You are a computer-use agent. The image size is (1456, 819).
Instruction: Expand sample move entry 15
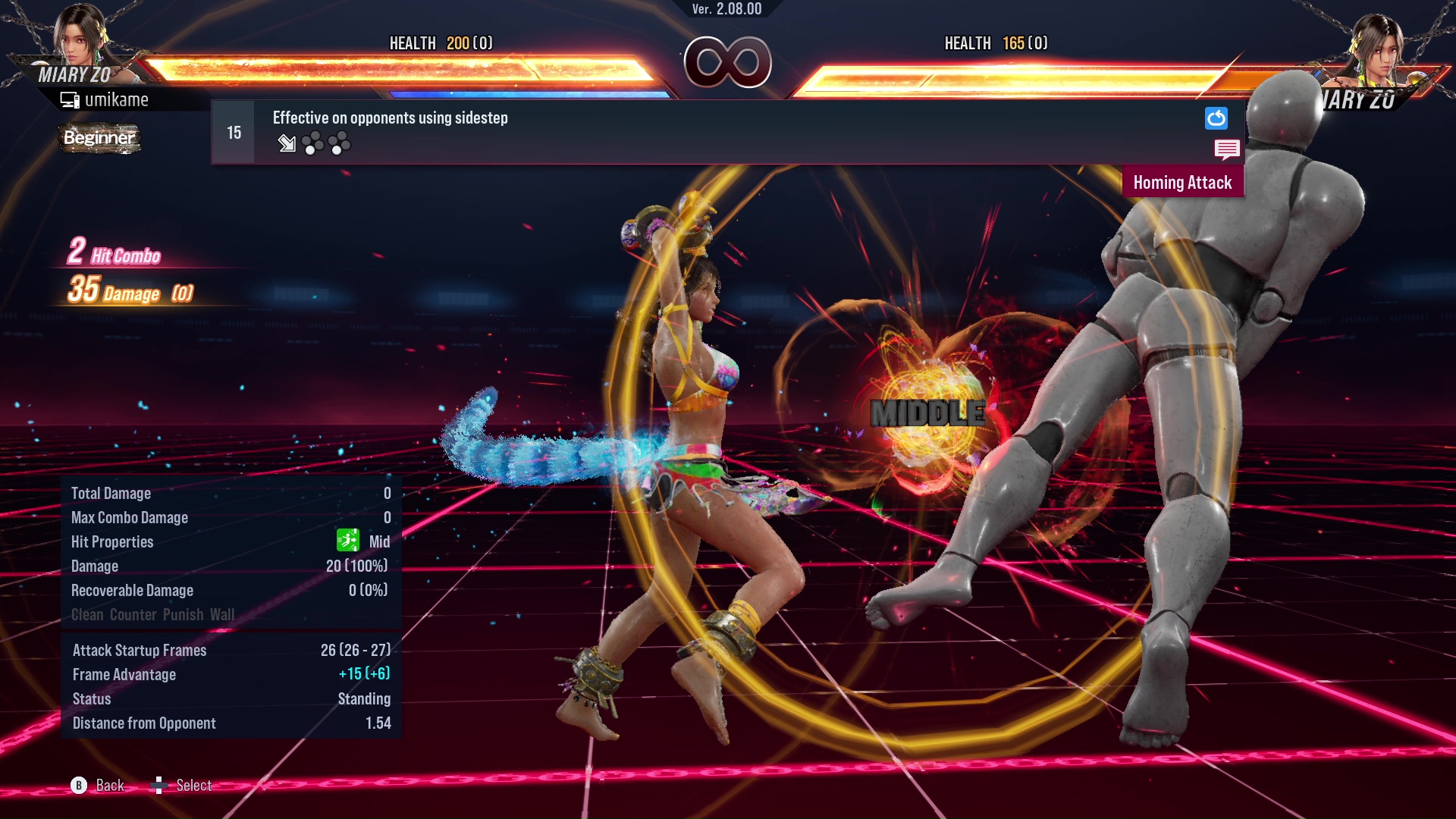tap(233, 131)
